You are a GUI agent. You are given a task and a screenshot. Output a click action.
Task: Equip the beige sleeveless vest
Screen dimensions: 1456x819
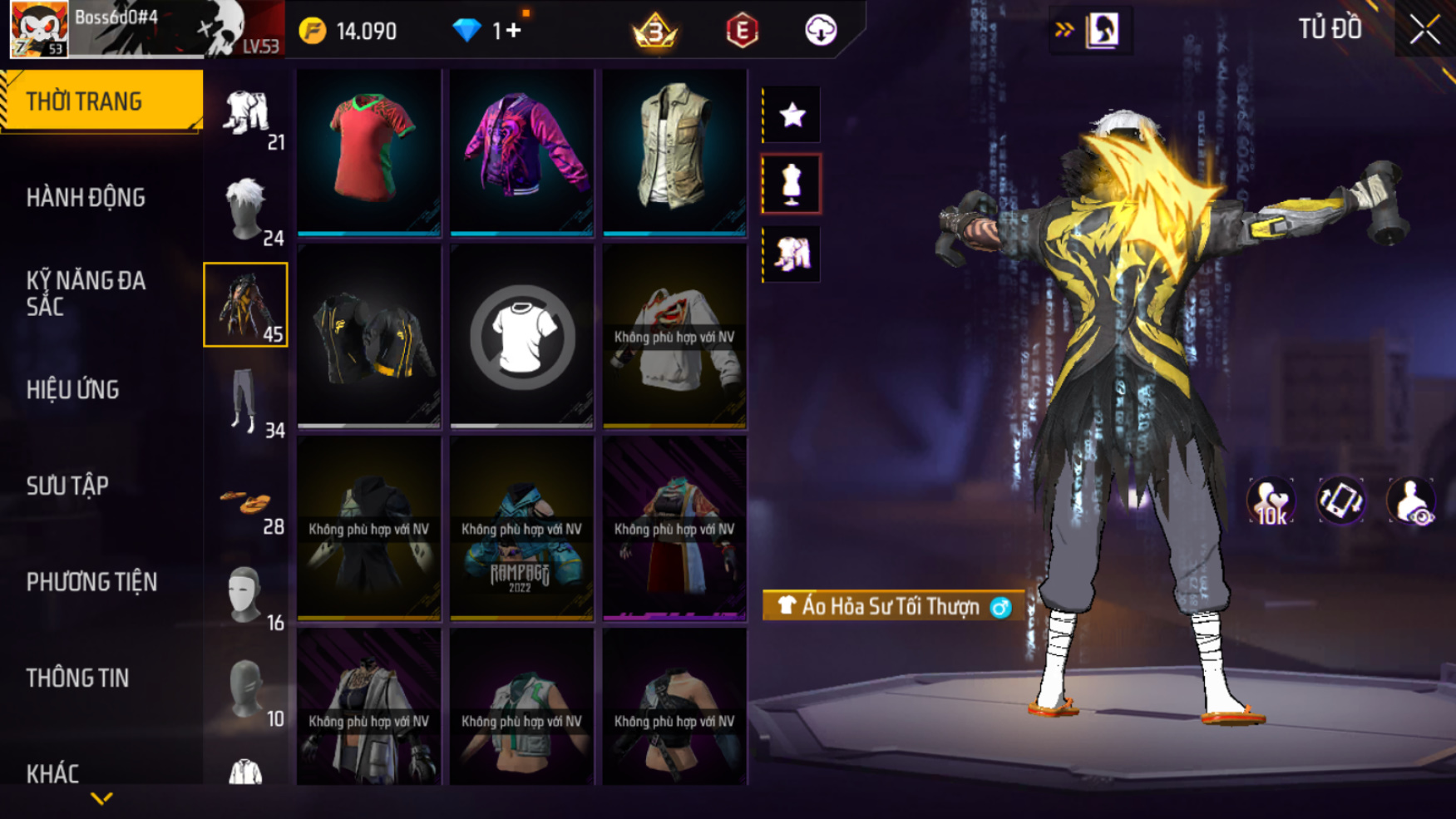(x=674, y=150)
